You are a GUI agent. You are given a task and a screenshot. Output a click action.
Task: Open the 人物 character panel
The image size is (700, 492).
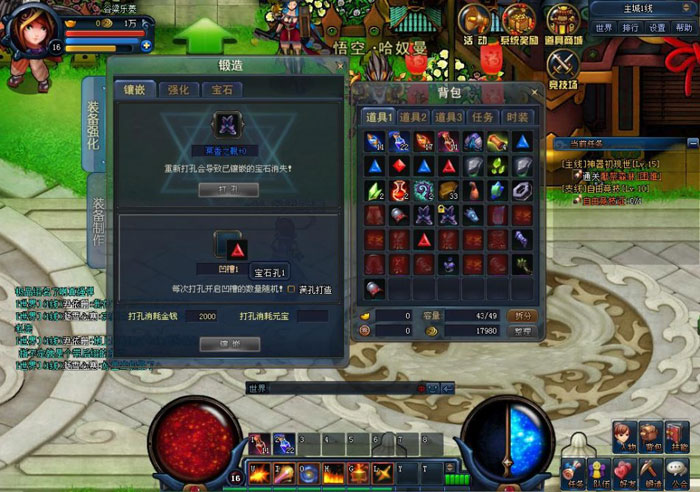coord(625,438)
